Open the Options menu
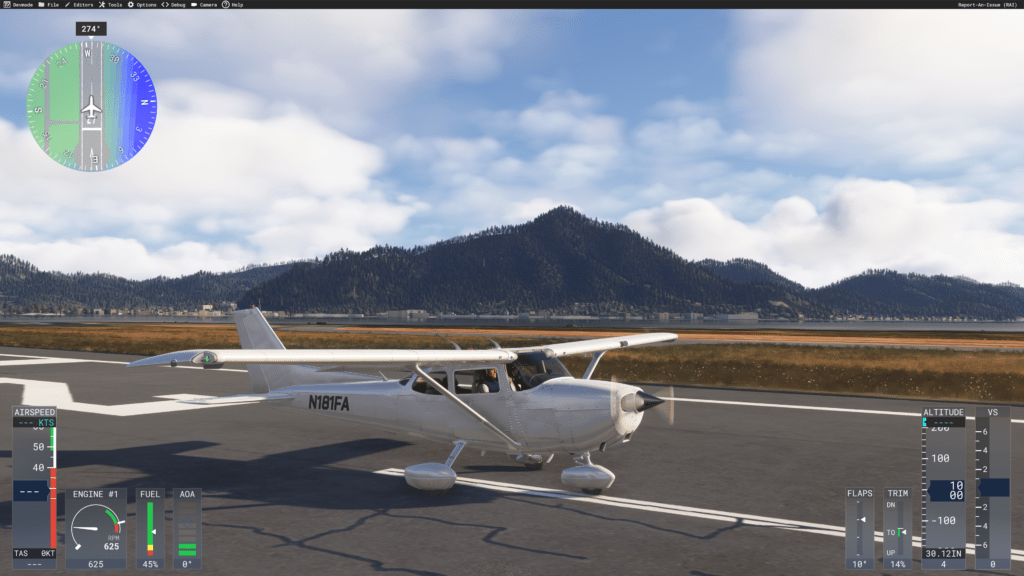1024x576 pixels. tap(146, 4)
